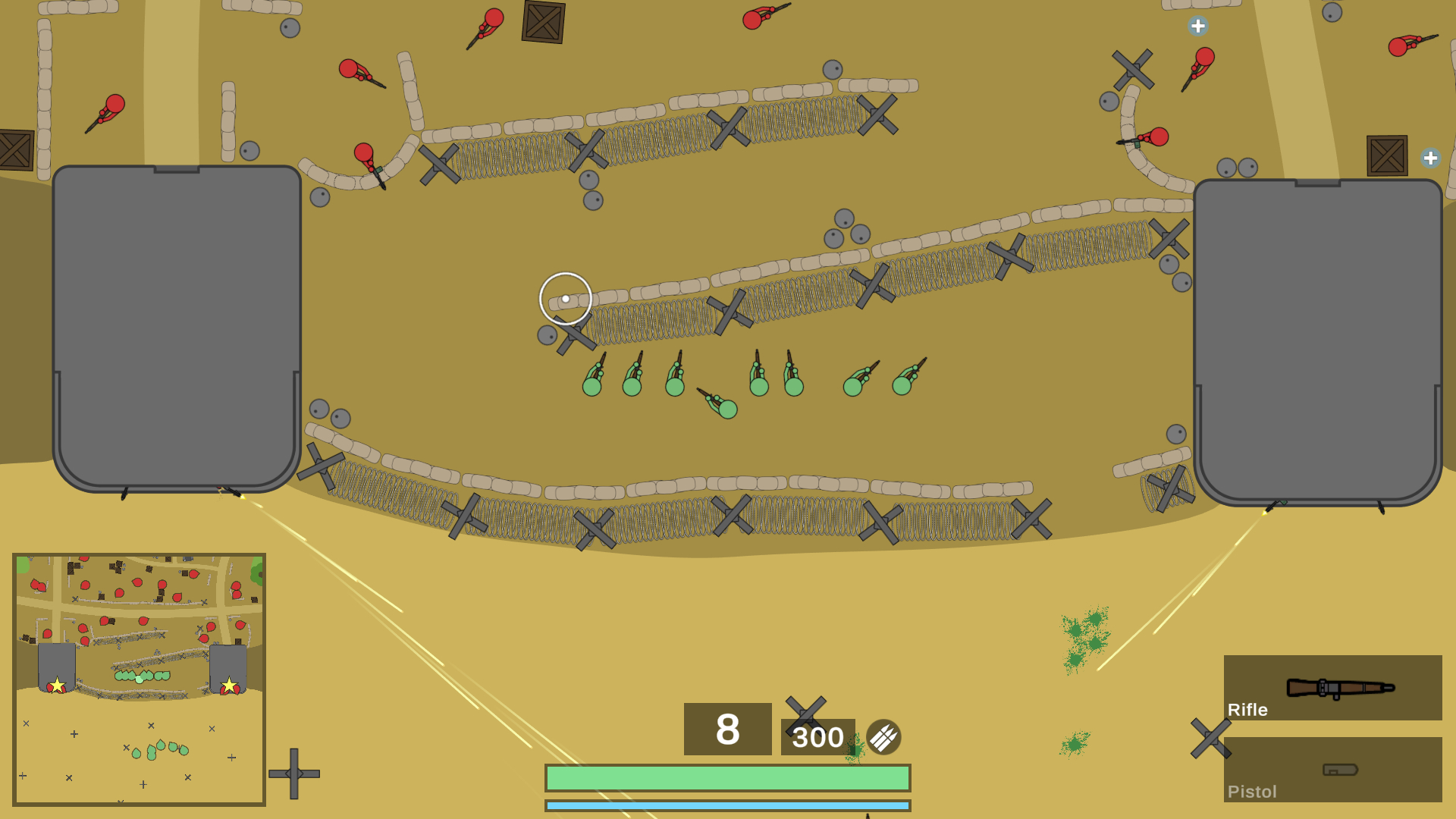The image size is (1456, 819).
Task: Click the pistol image in the weapon slot
Action: coord(1341,767)
